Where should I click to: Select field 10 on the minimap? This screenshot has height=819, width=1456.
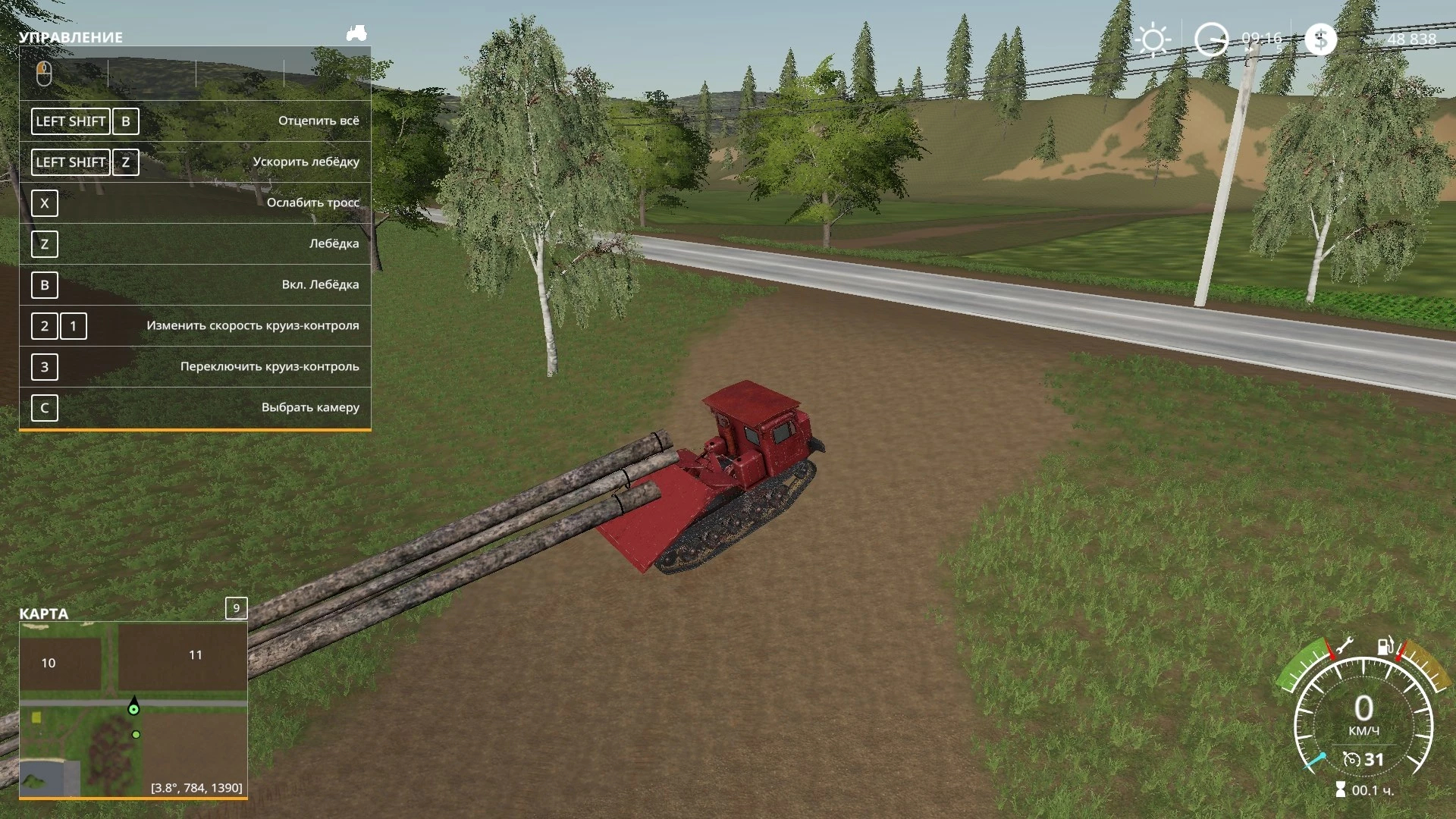click(x=49, y=664)
